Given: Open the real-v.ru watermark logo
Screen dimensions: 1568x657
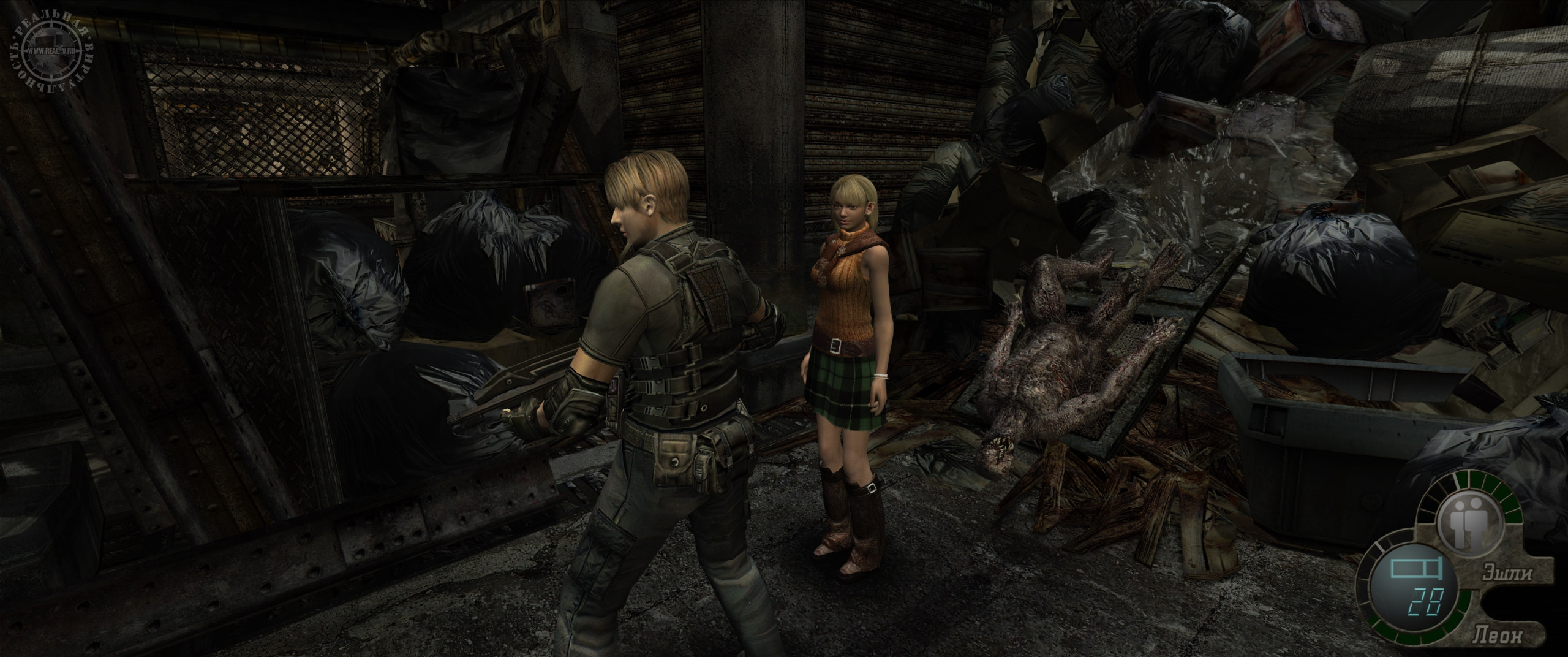Looking at the screenshot, I should coord(53,52).
